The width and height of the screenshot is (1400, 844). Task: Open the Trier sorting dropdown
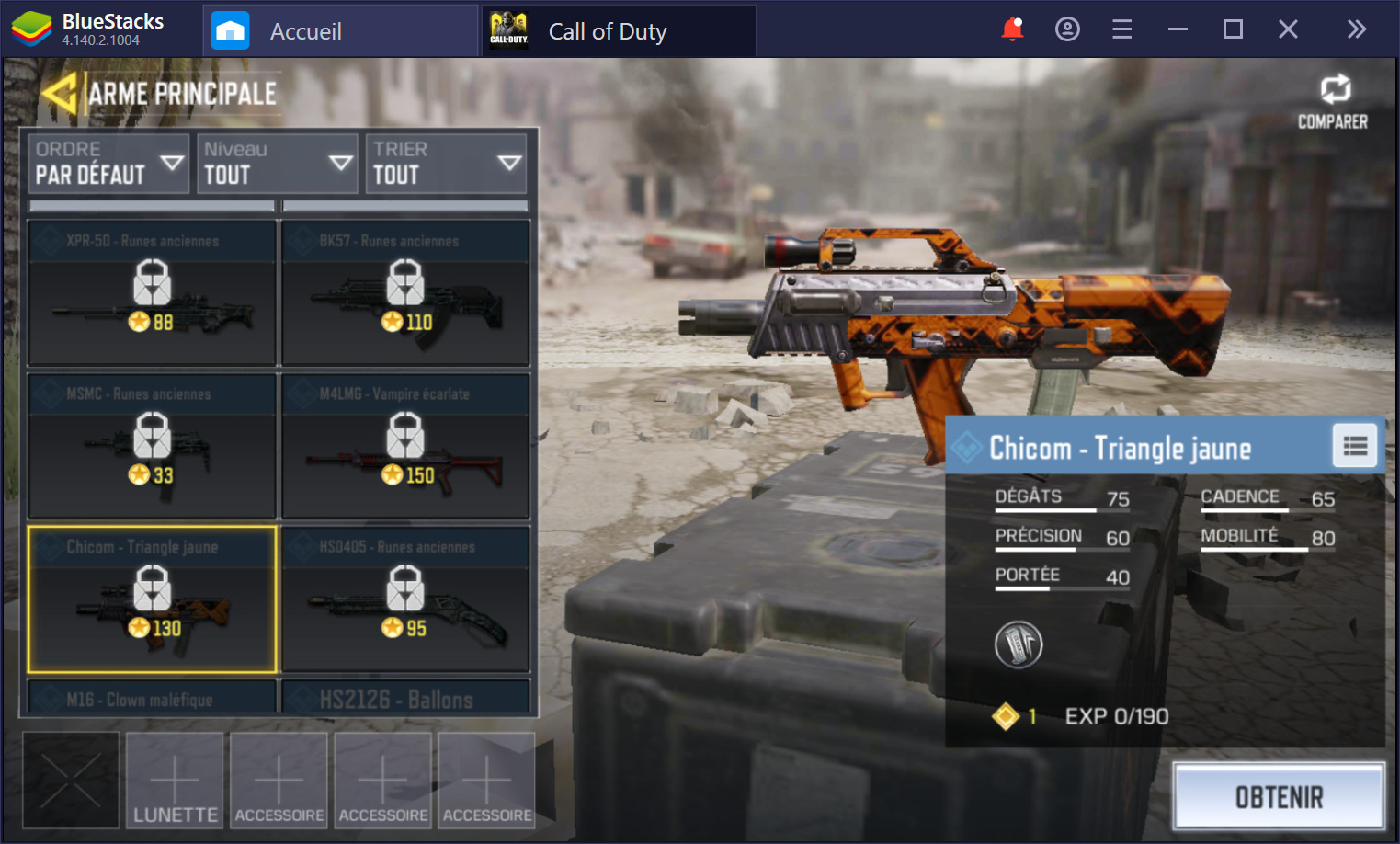click(x=446, y=164)
